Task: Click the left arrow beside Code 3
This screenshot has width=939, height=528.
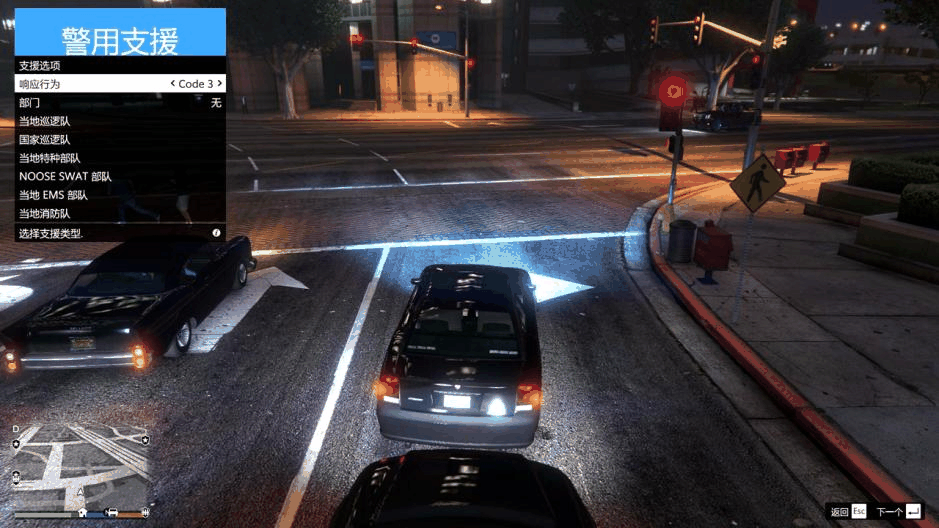Action: [173, 84]
